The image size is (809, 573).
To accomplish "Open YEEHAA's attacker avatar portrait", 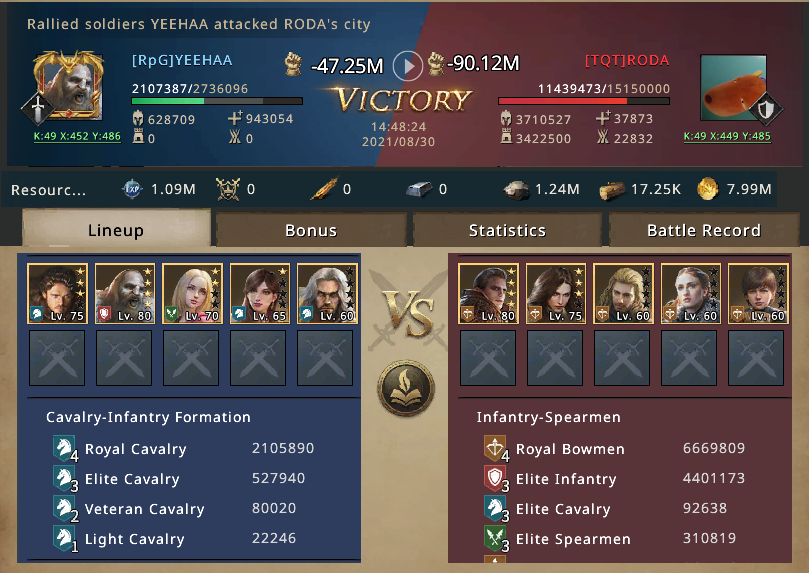I will 67,86.
